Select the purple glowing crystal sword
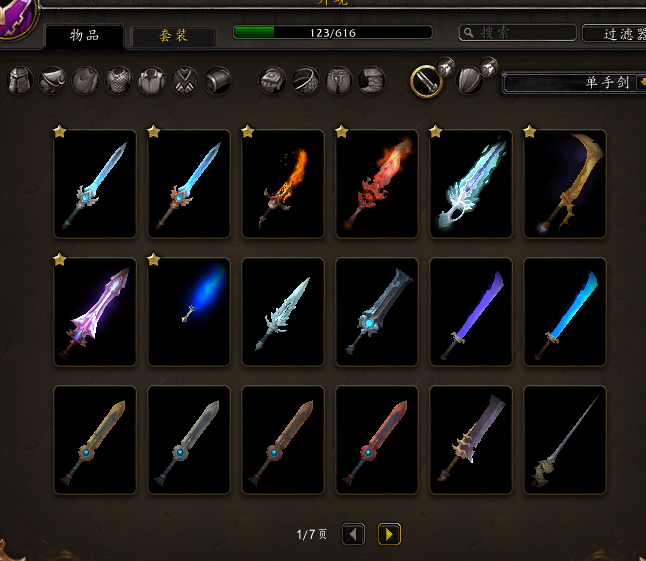Image resolution: width=646 pixels, height=561 pixels. (95, 312)
